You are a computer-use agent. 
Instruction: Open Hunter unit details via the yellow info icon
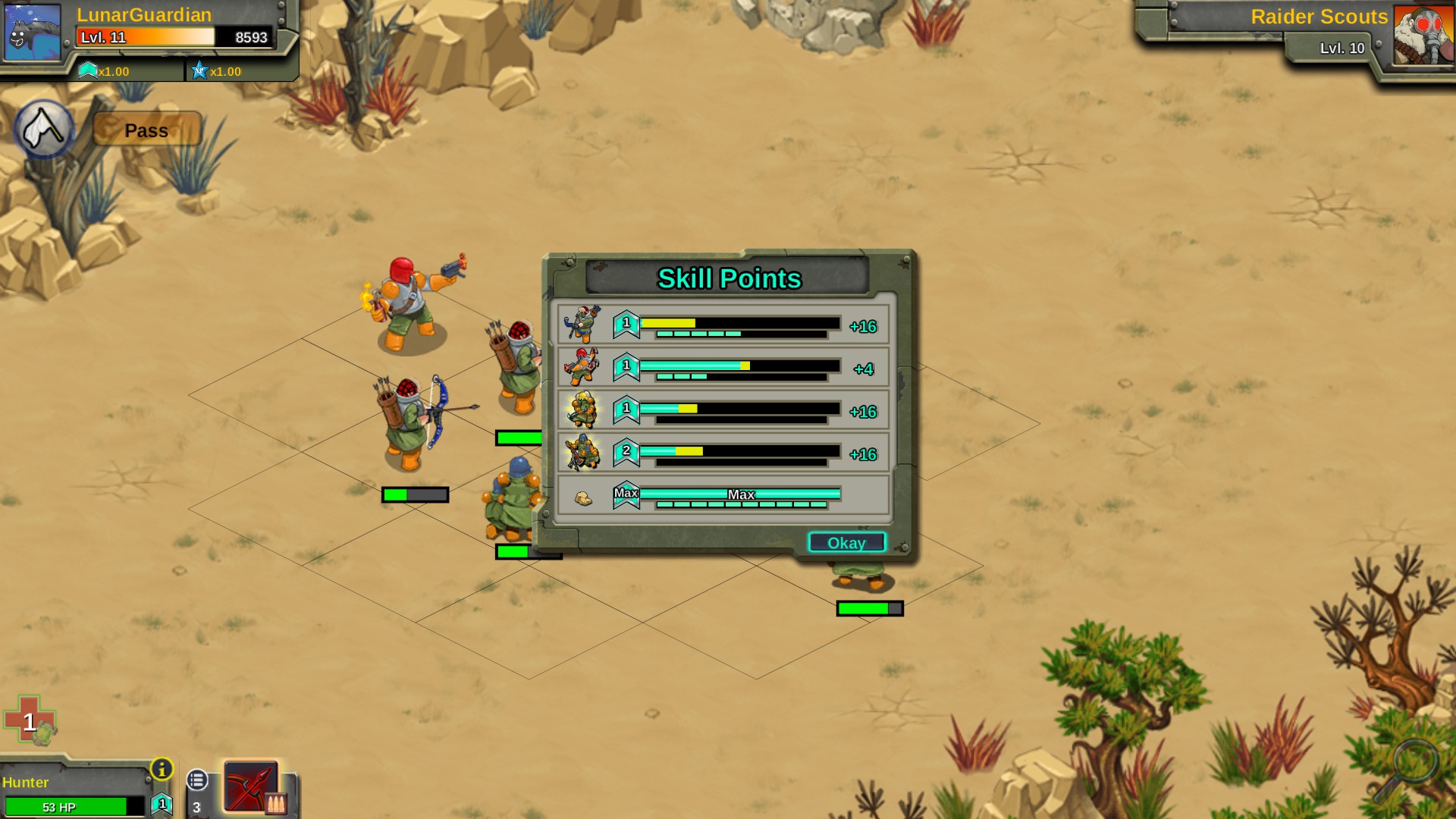point(162,770)
